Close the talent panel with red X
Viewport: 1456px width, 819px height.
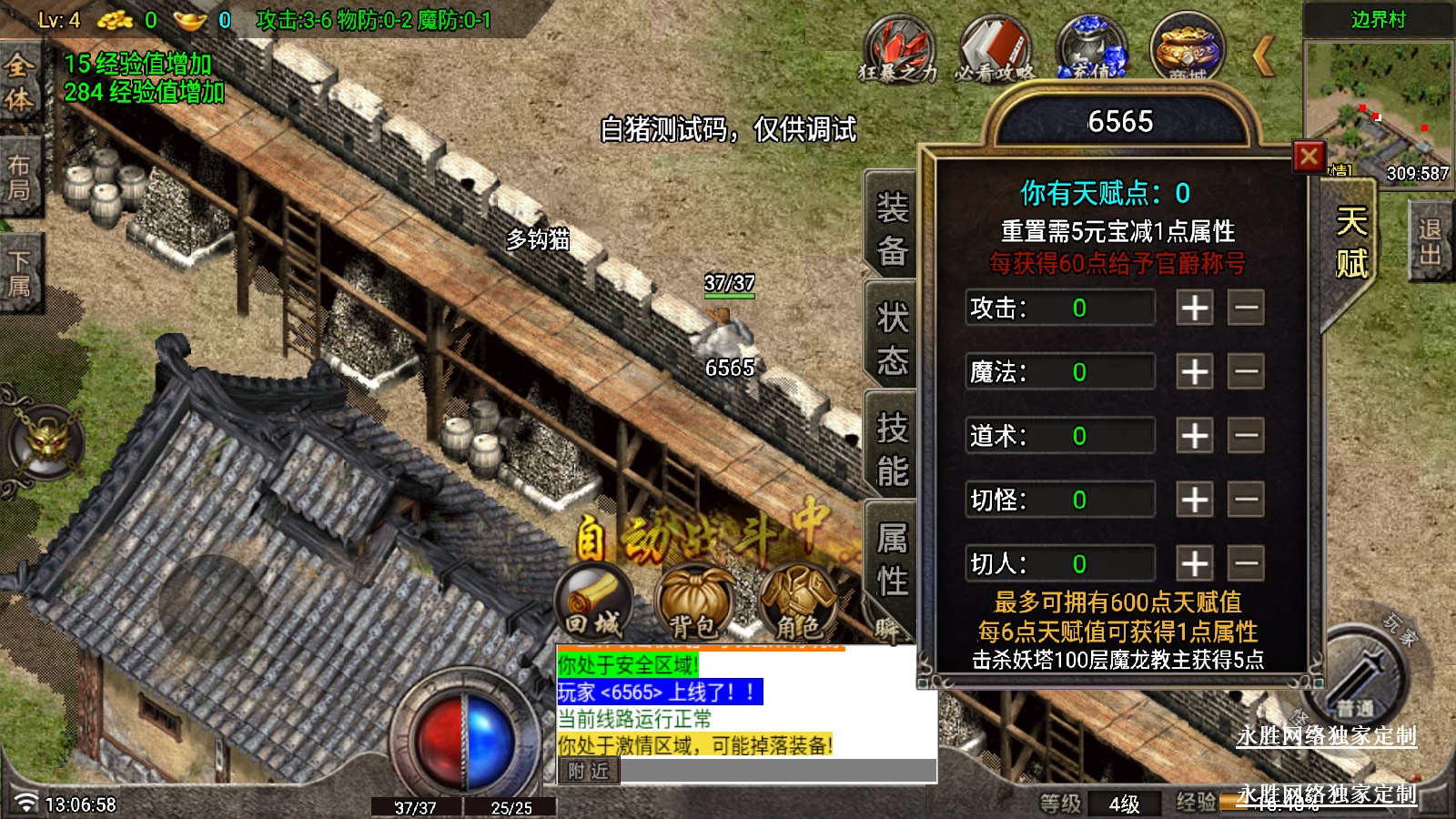tap(1309, 157)
